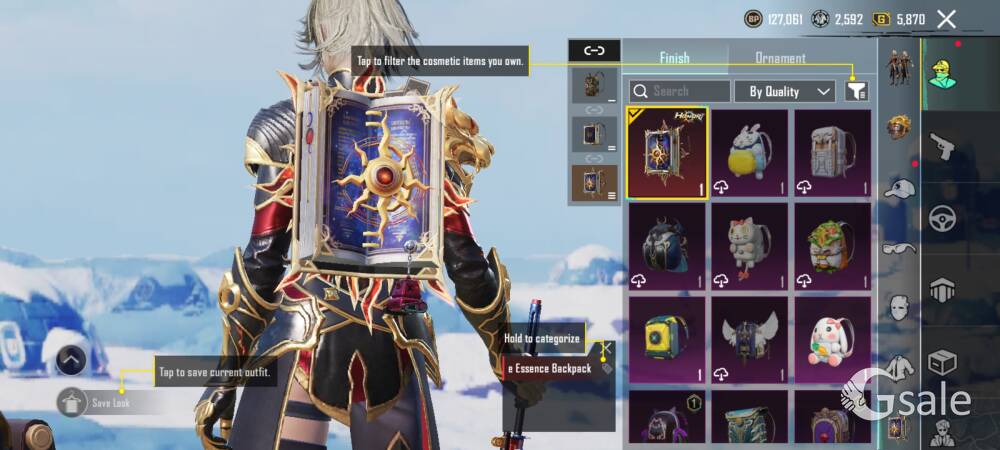
Task: Select the white cat backpack
Action: tap(750, 245)
